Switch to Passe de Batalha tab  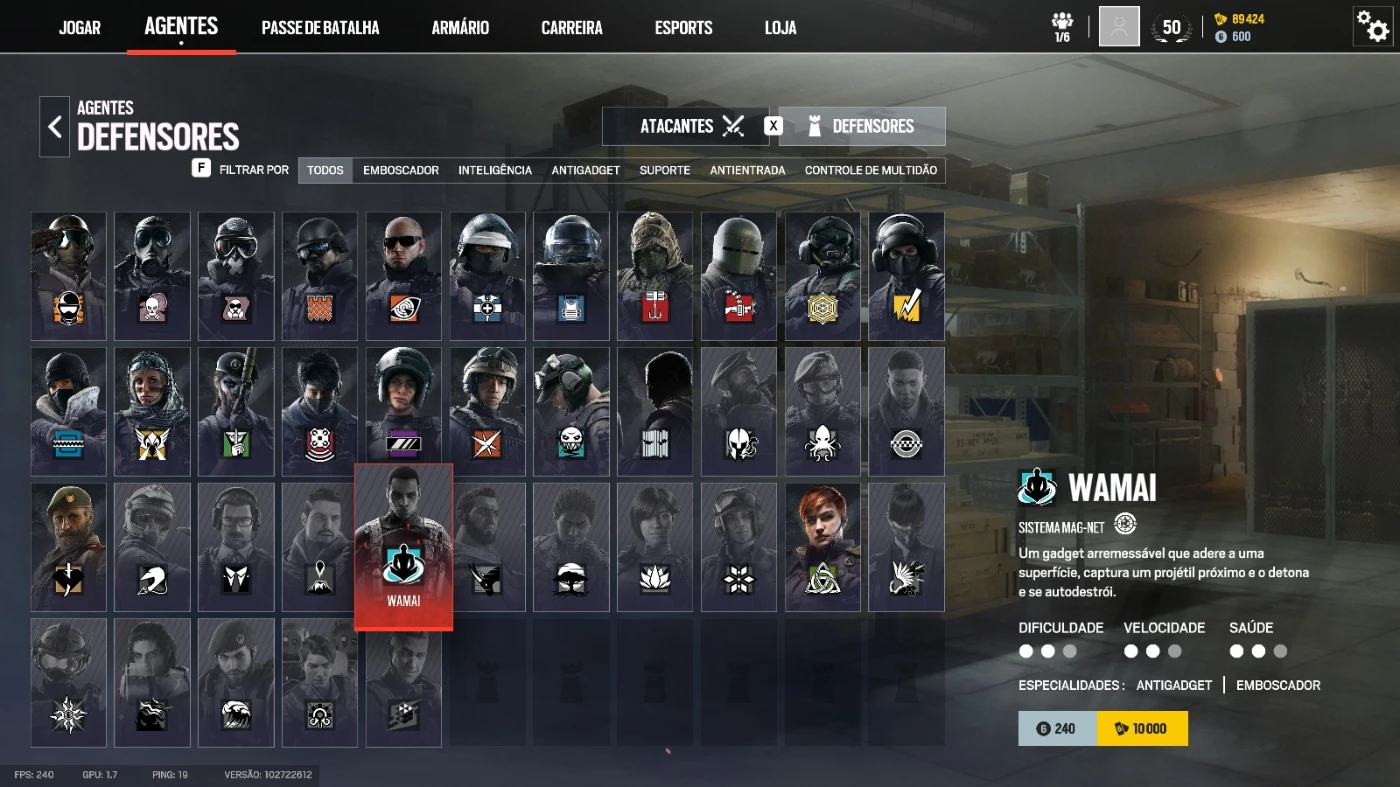[x=320, y=28]
